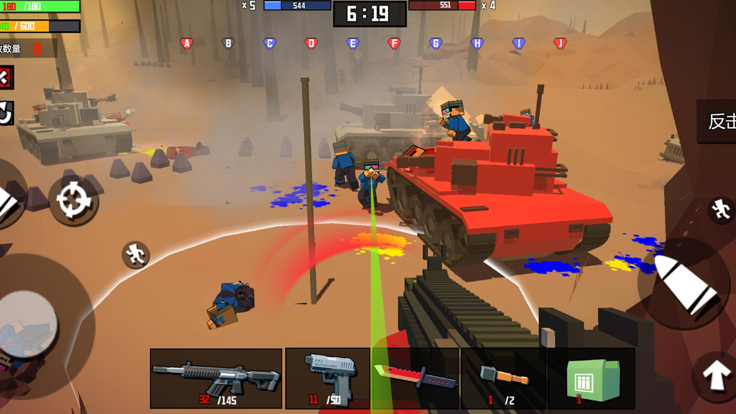
Task: Tap the up-arrow jump button
Action: tap(715, 375)
